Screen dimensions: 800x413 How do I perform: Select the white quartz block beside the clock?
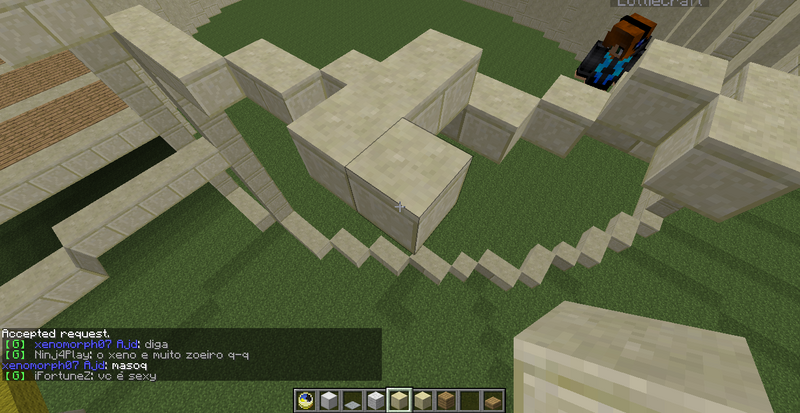(x=330, y=401)
